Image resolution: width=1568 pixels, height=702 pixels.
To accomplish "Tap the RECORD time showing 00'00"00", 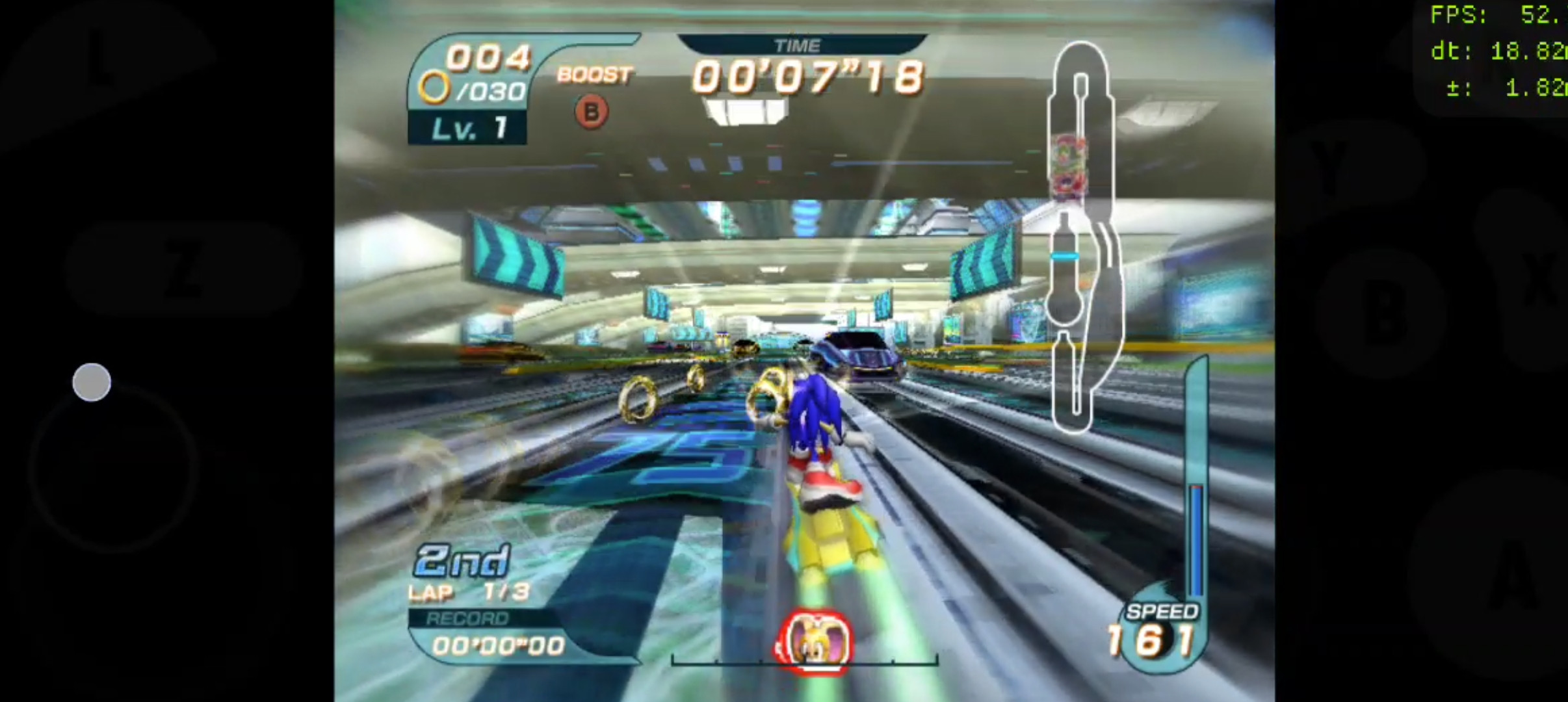I will pyautogui.click(x=491, y=645).
